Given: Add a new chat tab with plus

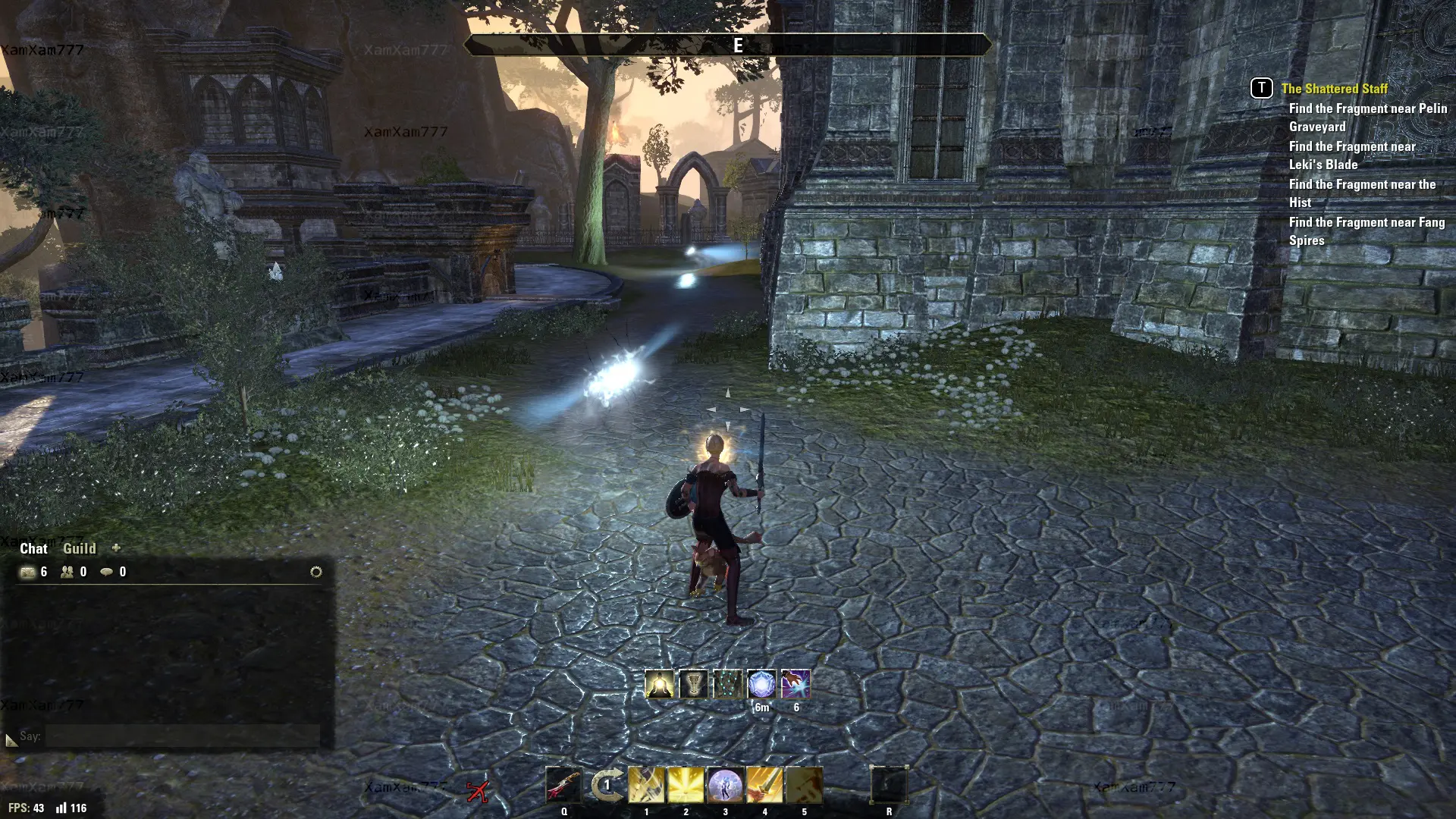Looking at the screenshot, I should tap(116, 548).
